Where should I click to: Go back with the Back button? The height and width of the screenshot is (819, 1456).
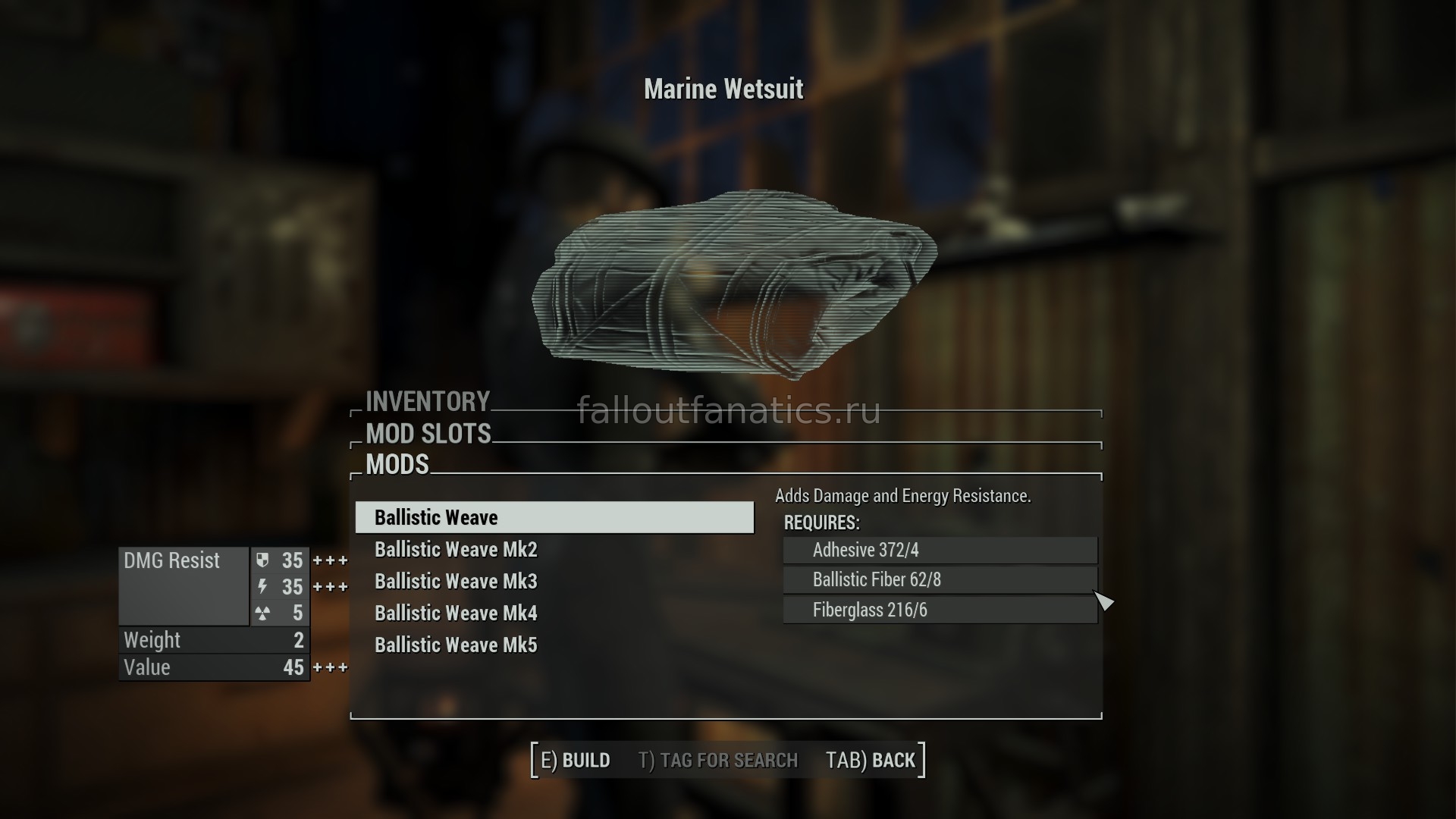click(x=871, y=761)
